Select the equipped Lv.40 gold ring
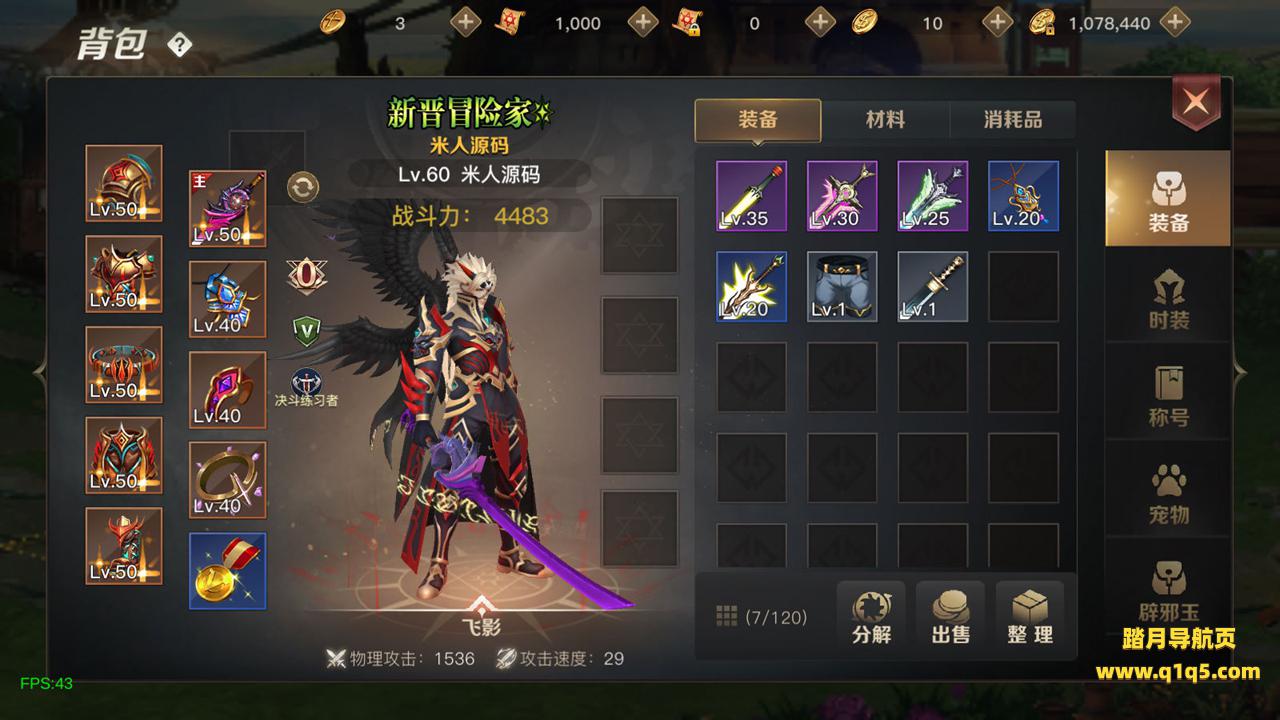This screenshot has width=1280, height=720. click(x=228, y=480)
